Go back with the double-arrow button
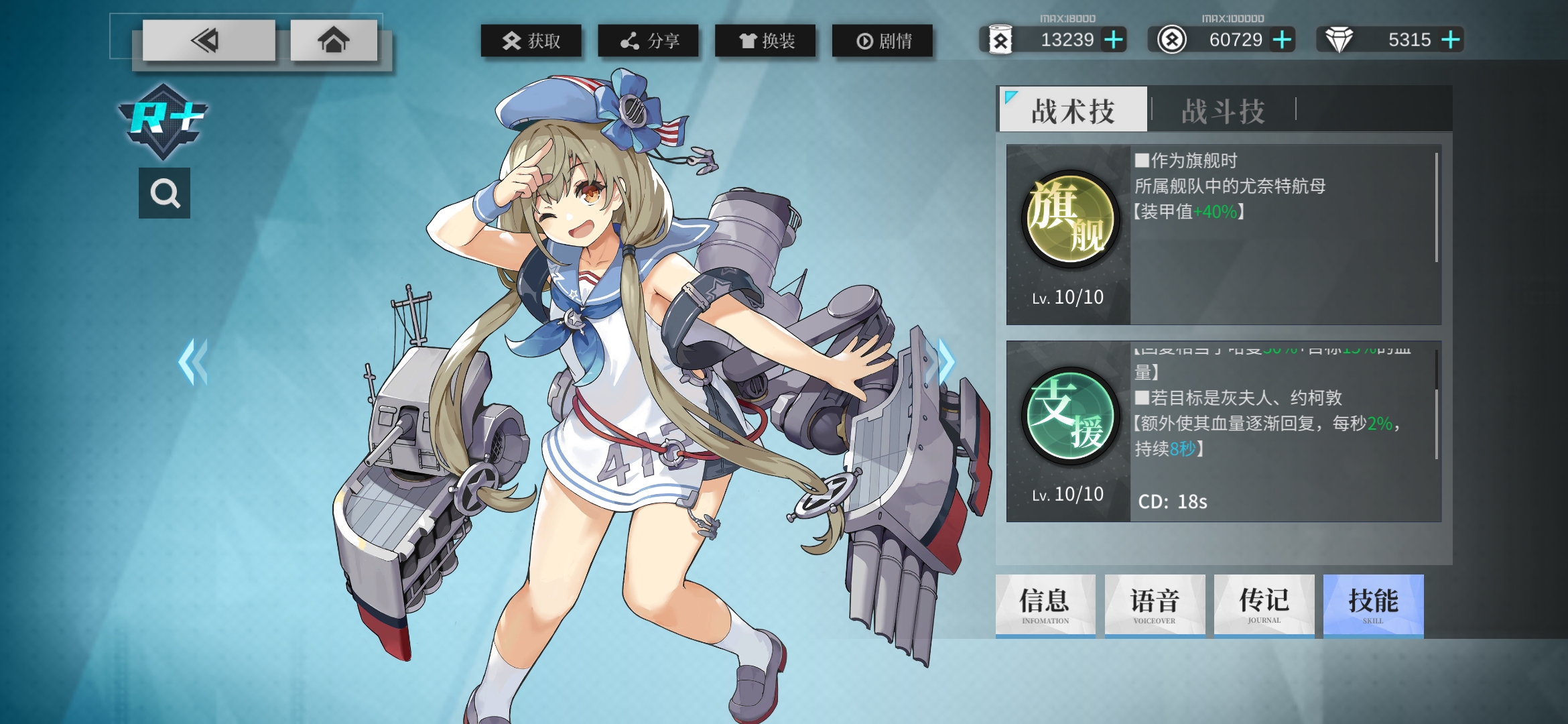 tap(208, 41)
